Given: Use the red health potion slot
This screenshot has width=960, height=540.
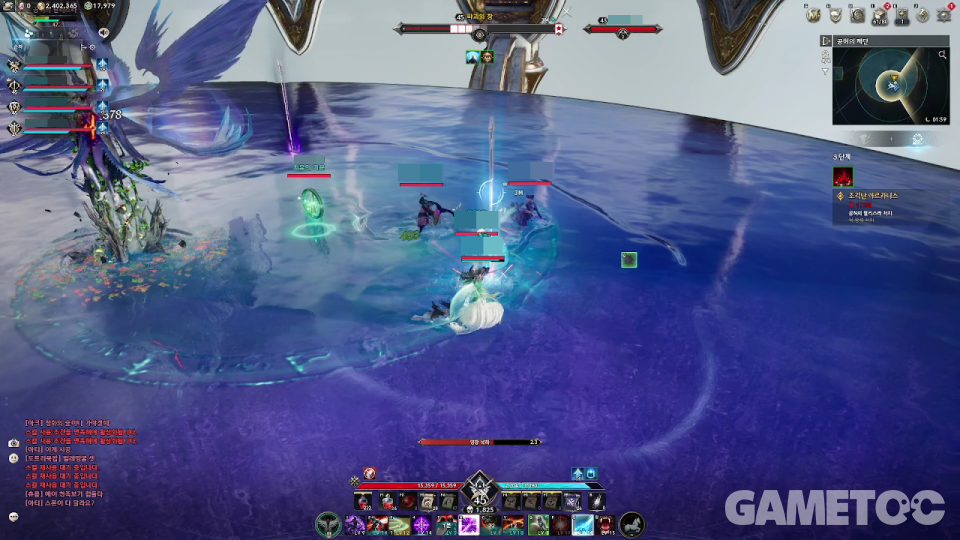Looking at the screenshot, I should (363, 501).
